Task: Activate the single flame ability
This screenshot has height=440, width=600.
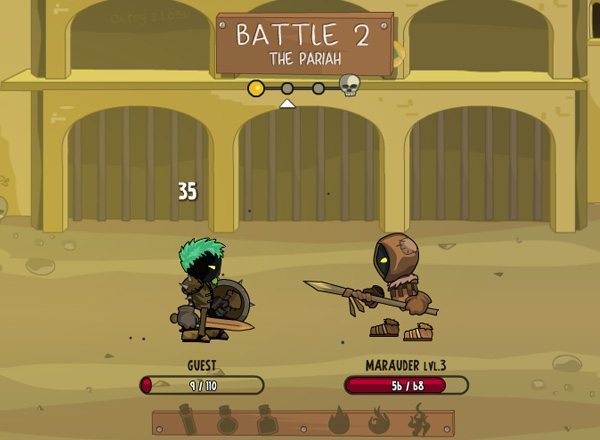Action: tap(338, 421)
